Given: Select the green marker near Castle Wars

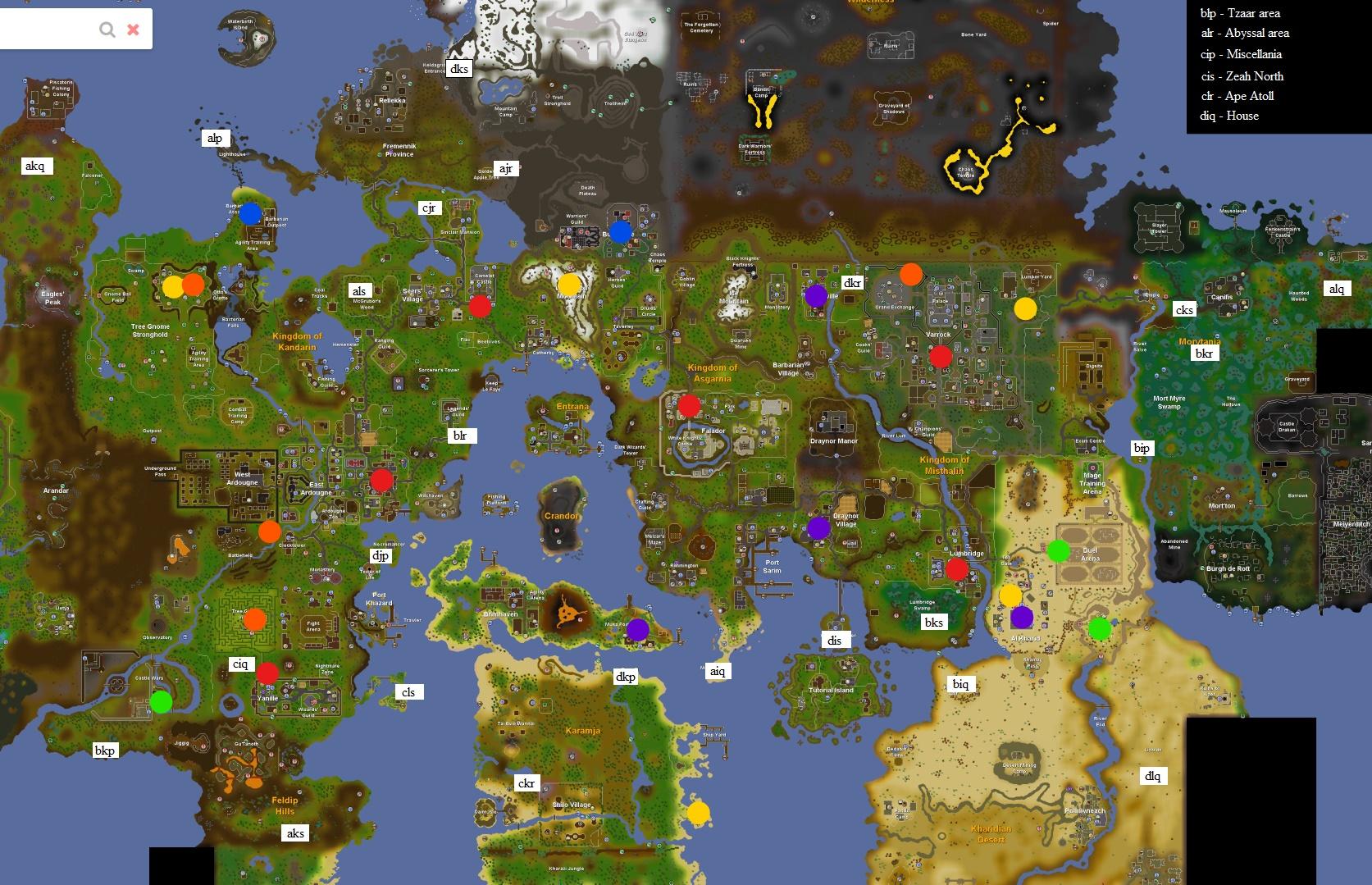Looking at the screenshot, I should 162,701.
